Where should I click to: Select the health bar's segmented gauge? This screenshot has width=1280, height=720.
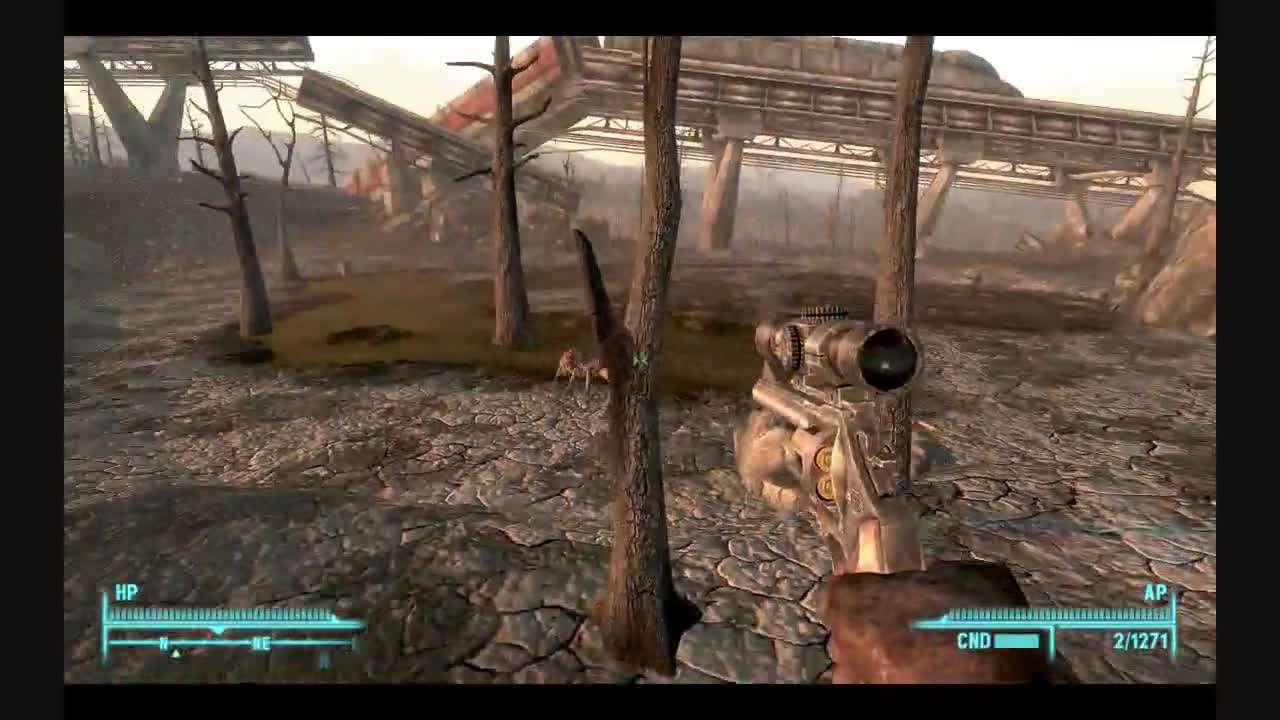click(220, 613)
